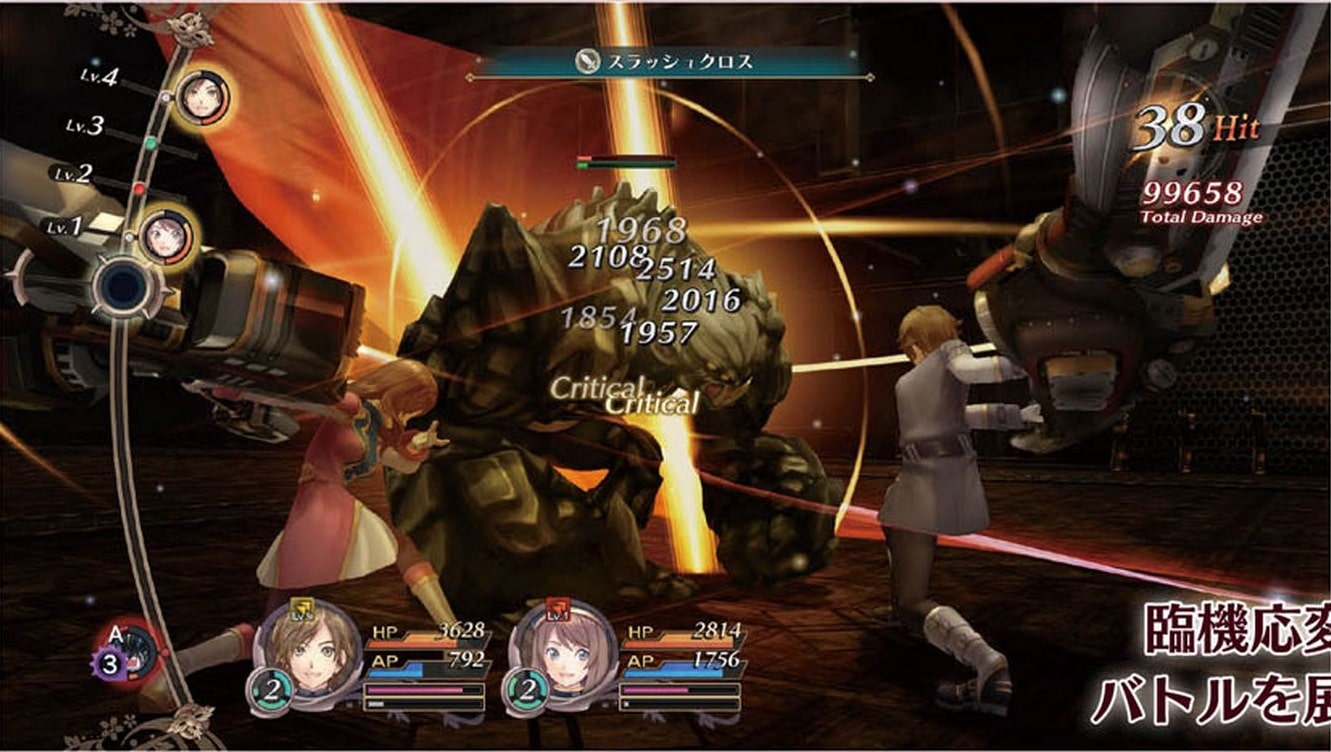Click the skill name banner at top

tap(668, 62)
